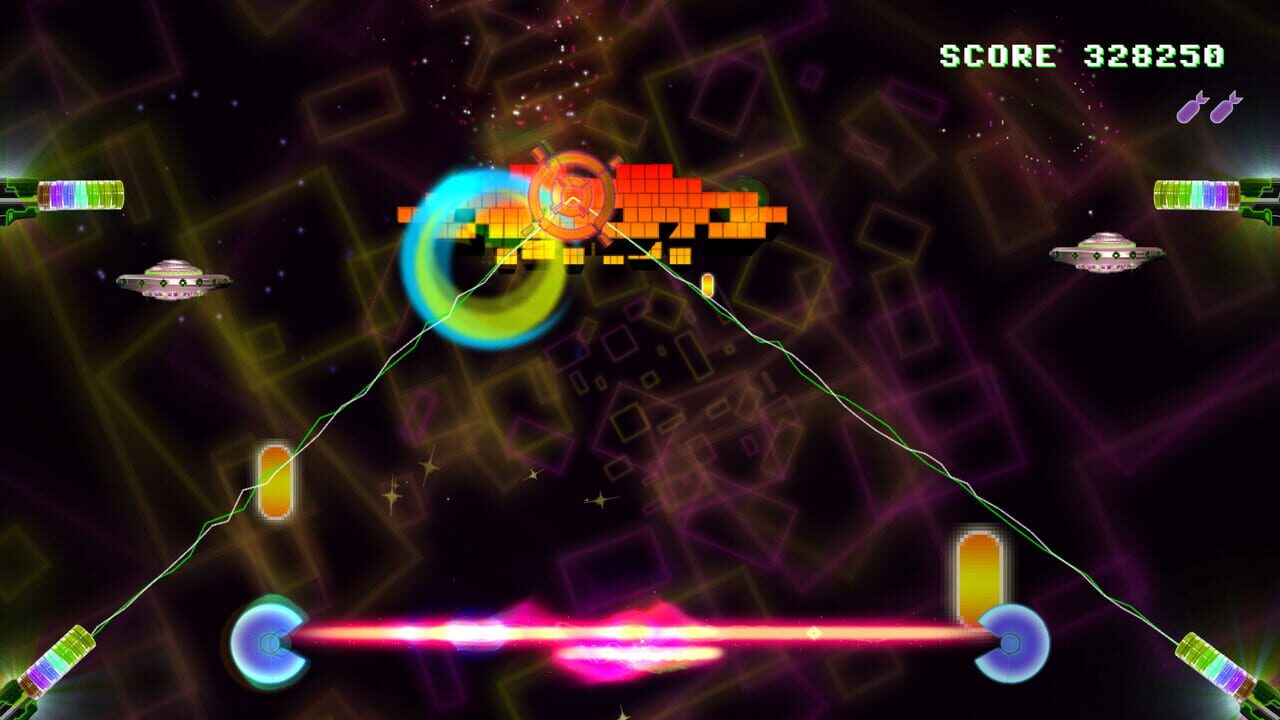
Task: Click the small yellow falling capsule
Action: [706, 285]
